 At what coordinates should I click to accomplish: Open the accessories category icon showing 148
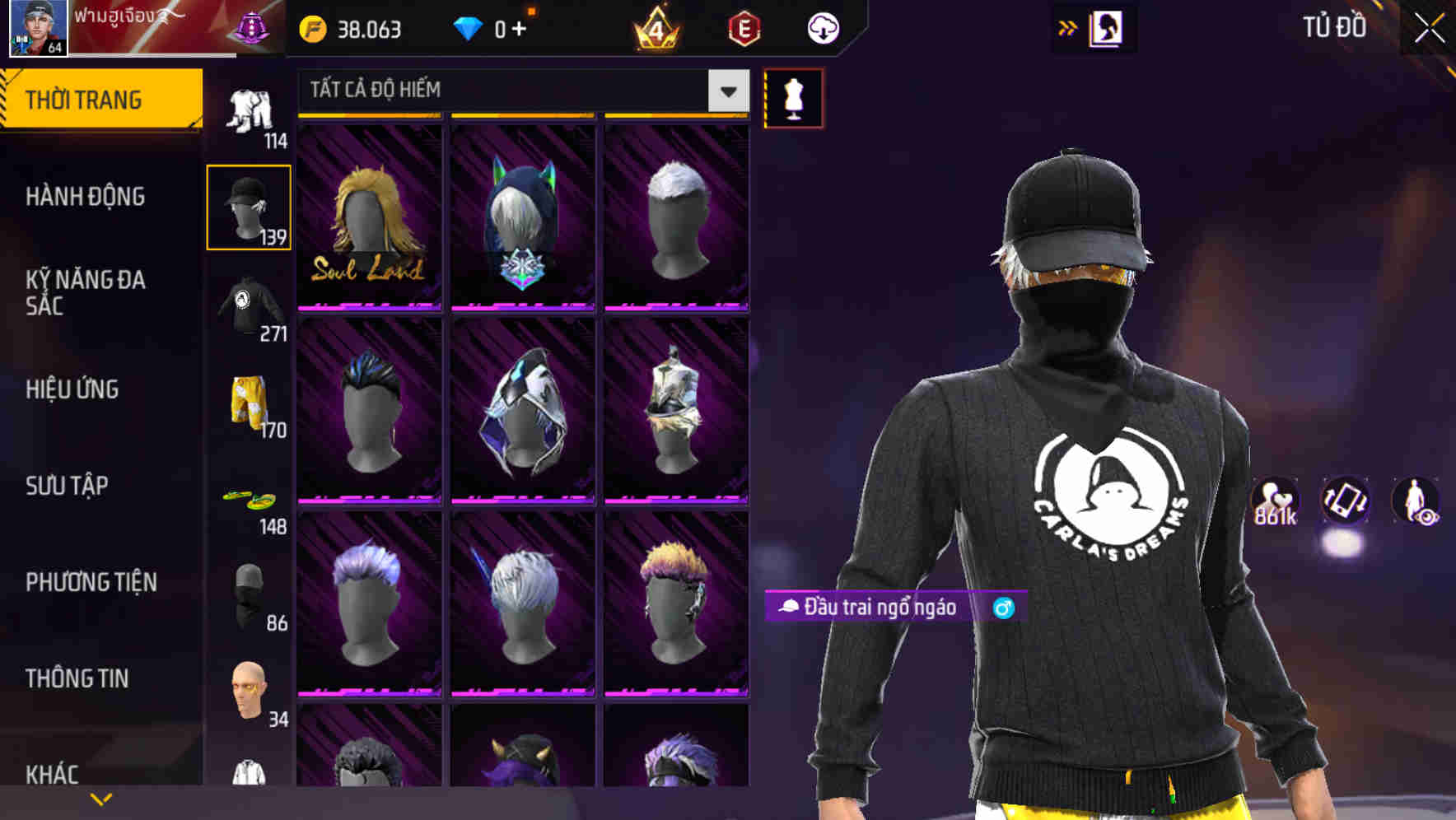tap(249, 498)
